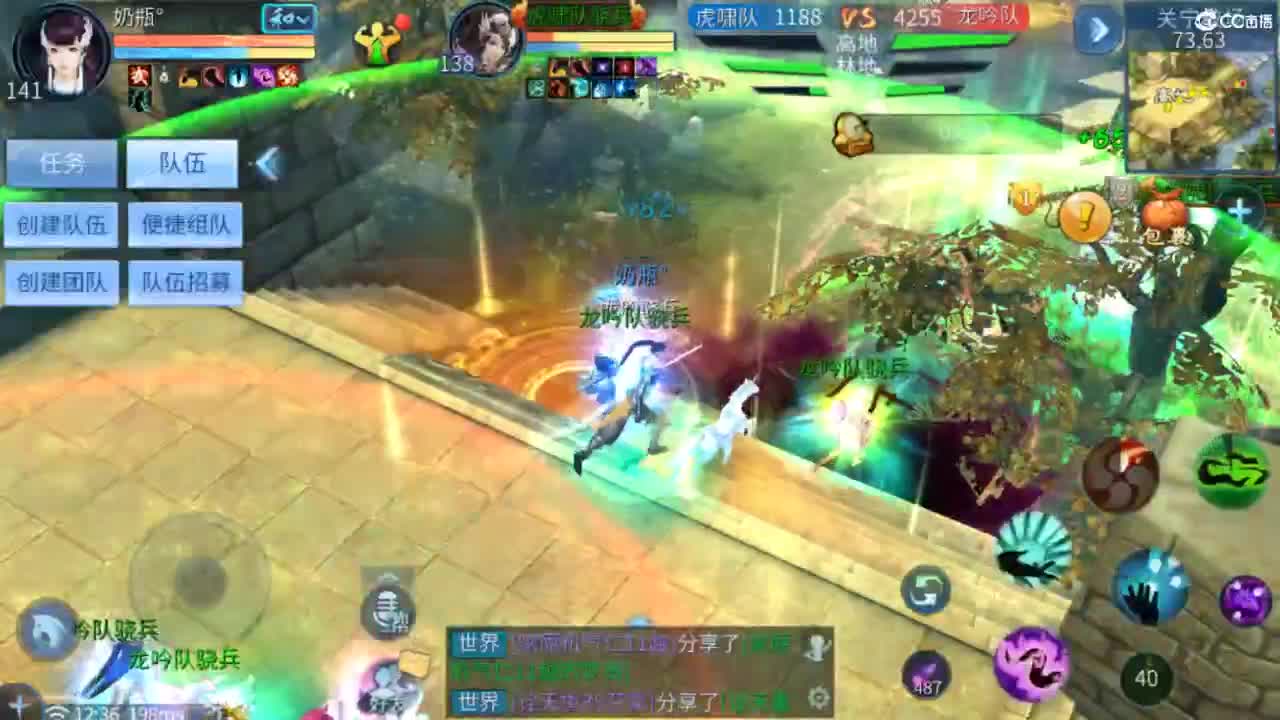Tap the orange exclamation quest alert icon
The width and height of the screenshot is (1280, 720).
pos(1083,216)
